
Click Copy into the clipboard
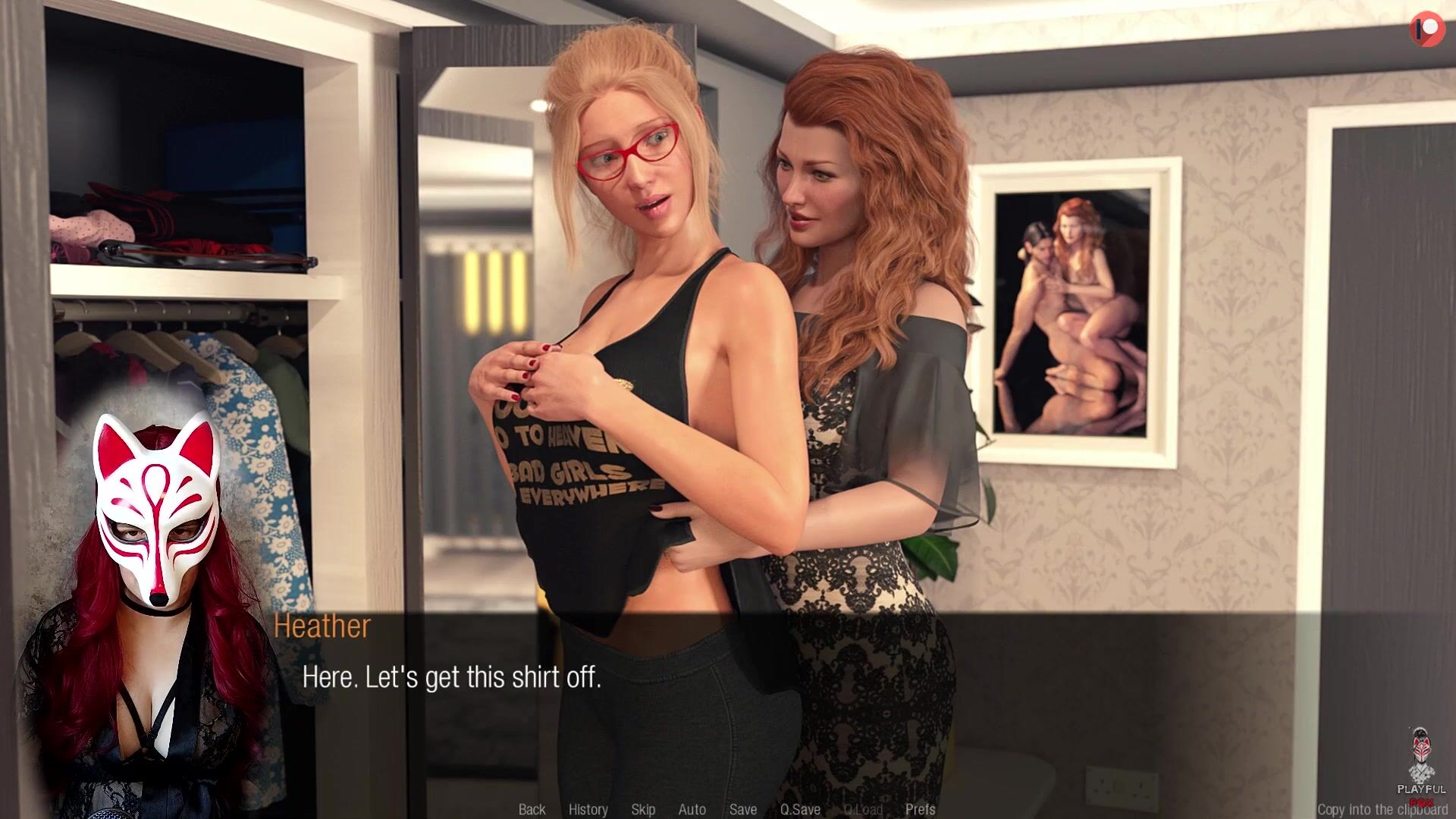pyautogui.click(x=1382, y=809)
